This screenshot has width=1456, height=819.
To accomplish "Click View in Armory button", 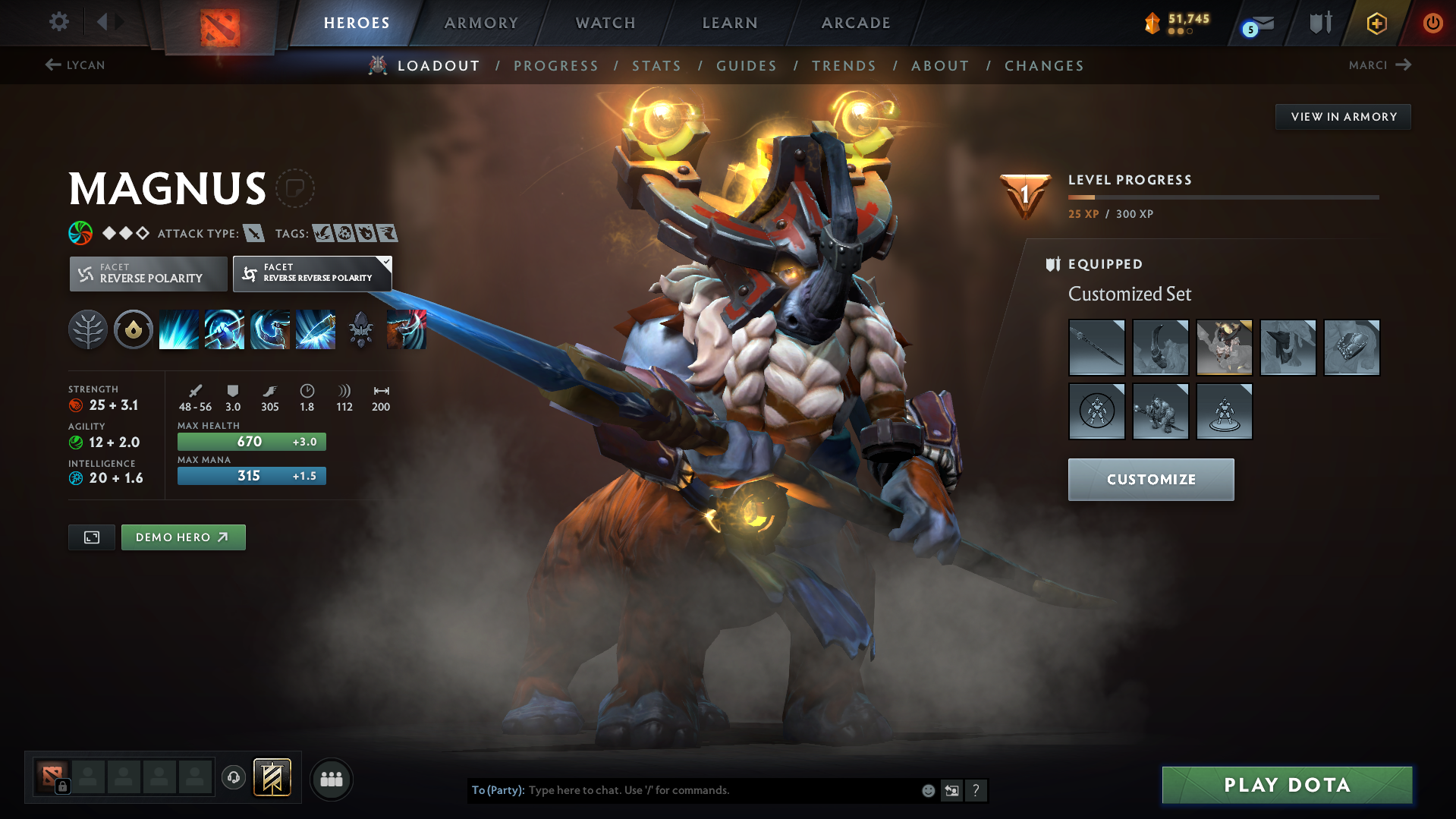I will click(1343, 117).
